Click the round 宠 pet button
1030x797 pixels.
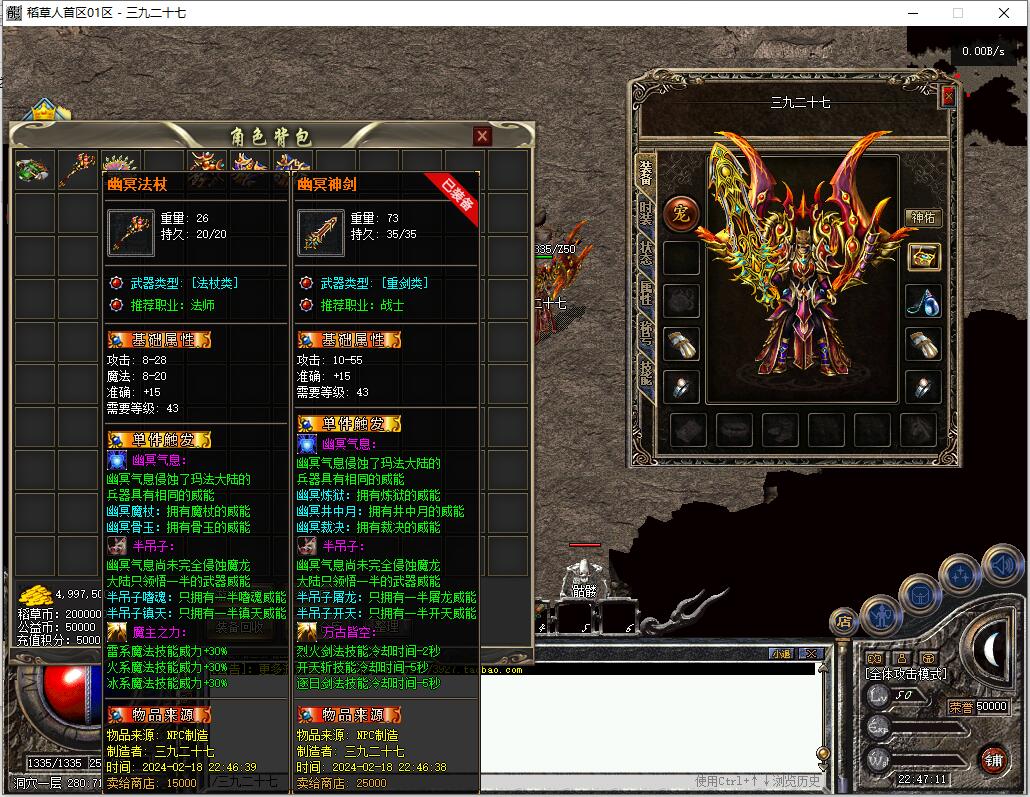[680, 212]
